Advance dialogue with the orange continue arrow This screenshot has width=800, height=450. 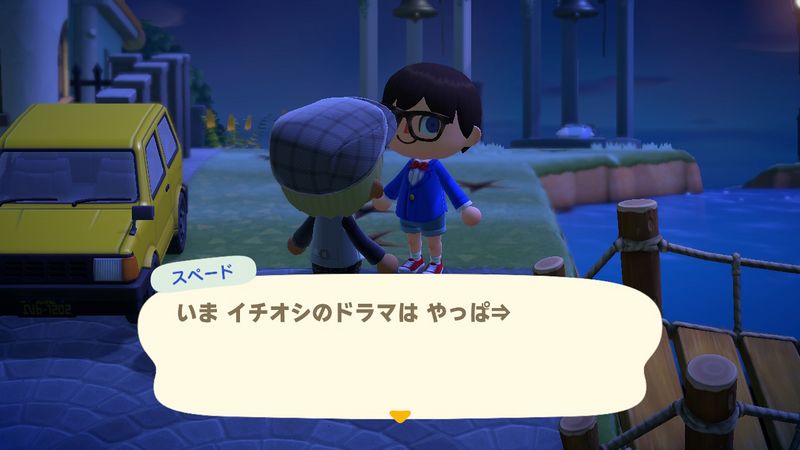pyautogui.click(x=400, y=415)
